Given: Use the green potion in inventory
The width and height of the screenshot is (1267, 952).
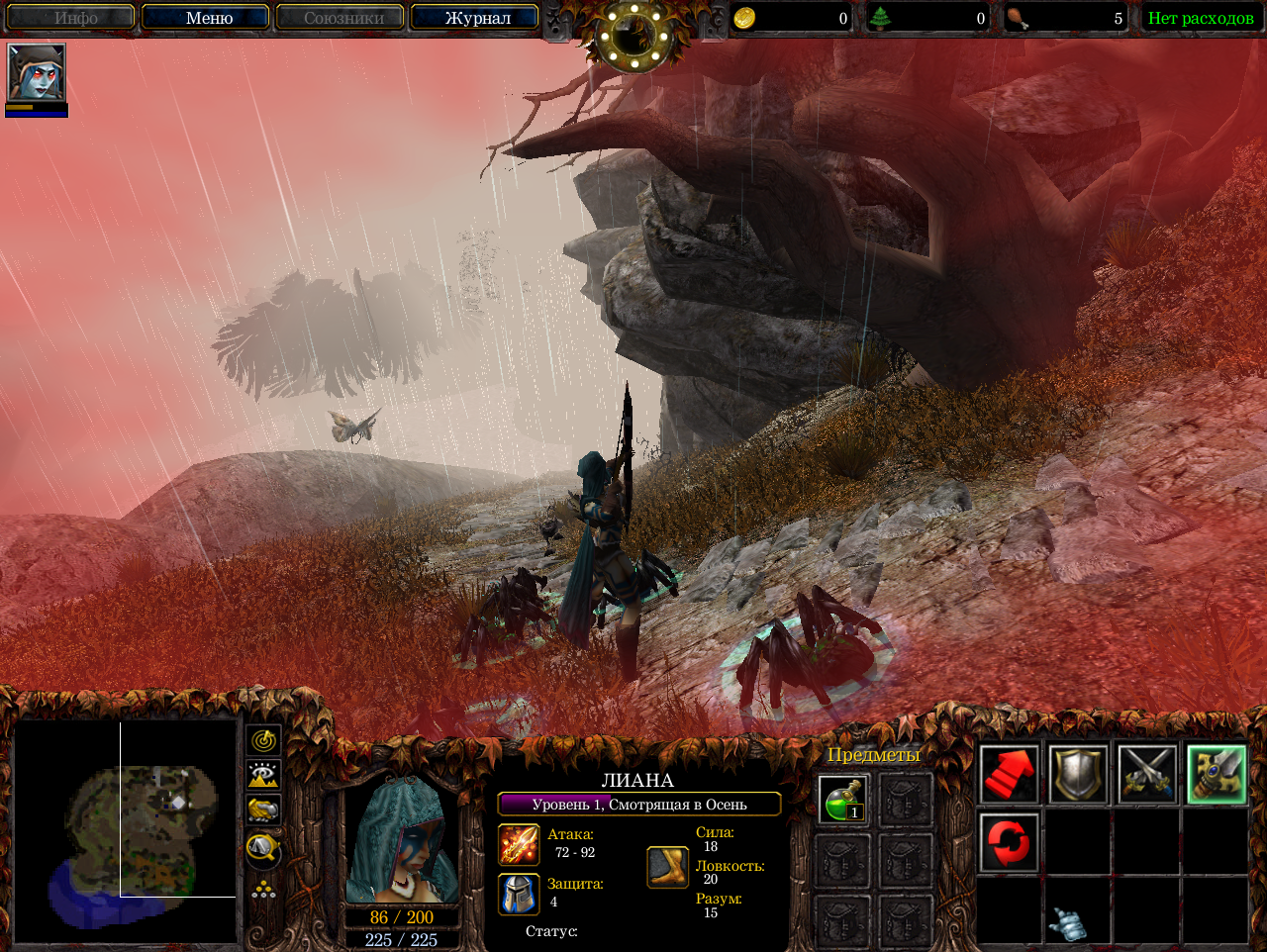Looking at the screenshot, I should [843, 799].
